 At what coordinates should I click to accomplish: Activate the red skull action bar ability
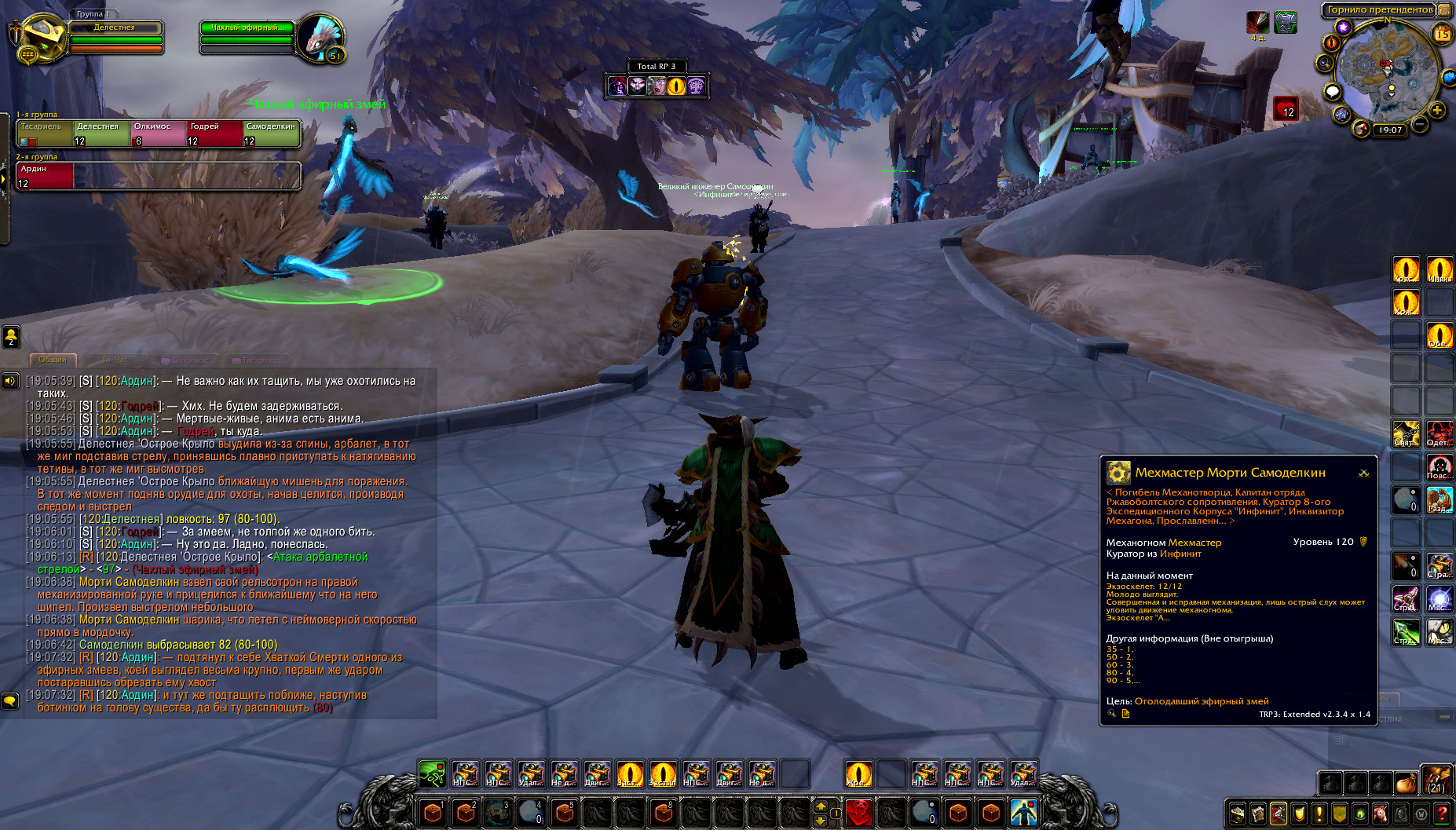(x=859, y=812)
